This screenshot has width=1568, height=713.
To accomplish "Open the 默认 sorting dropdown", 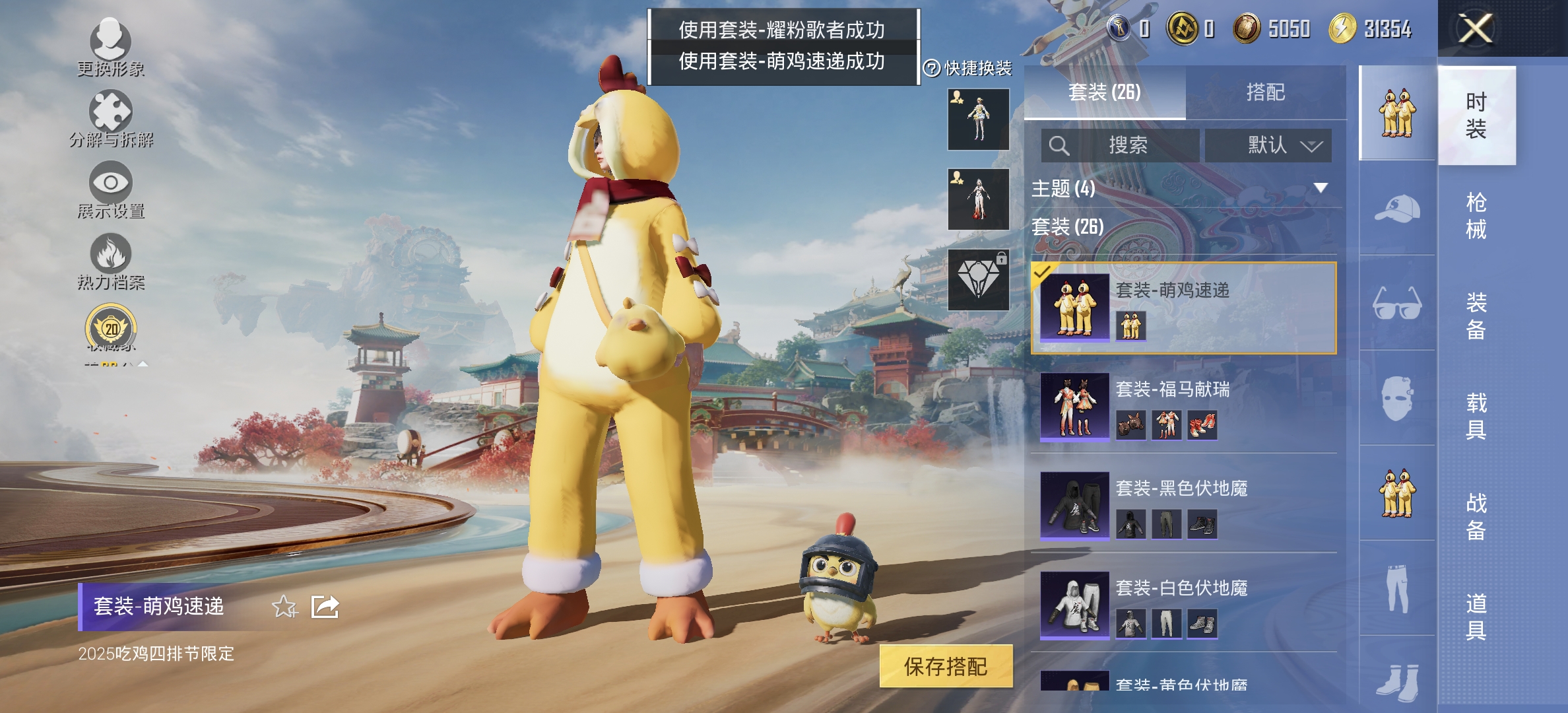I will coord(1269,145).
